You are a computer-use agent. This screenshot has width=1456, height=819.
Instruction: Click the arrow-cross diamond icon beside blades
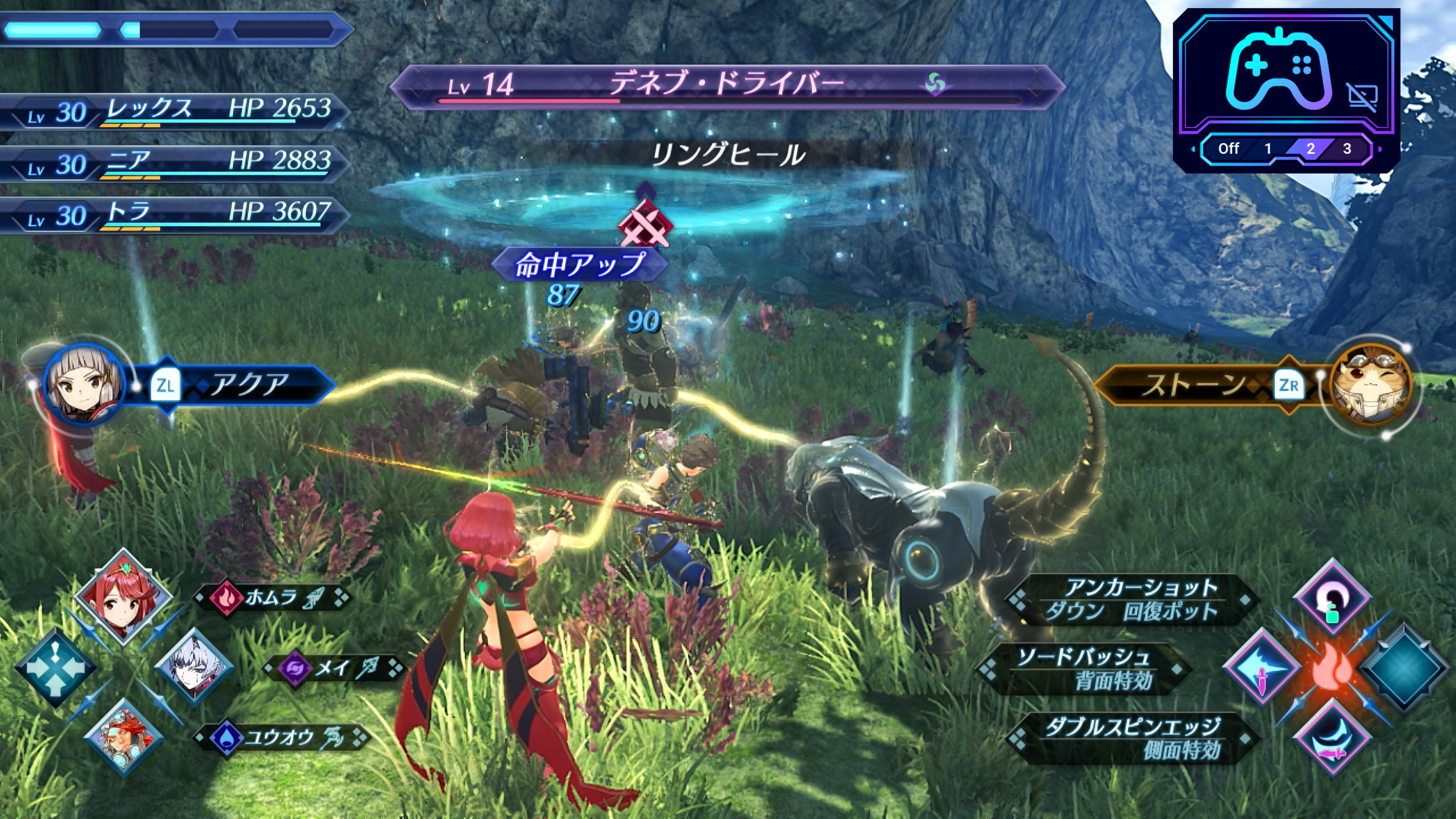click(55, 667)
